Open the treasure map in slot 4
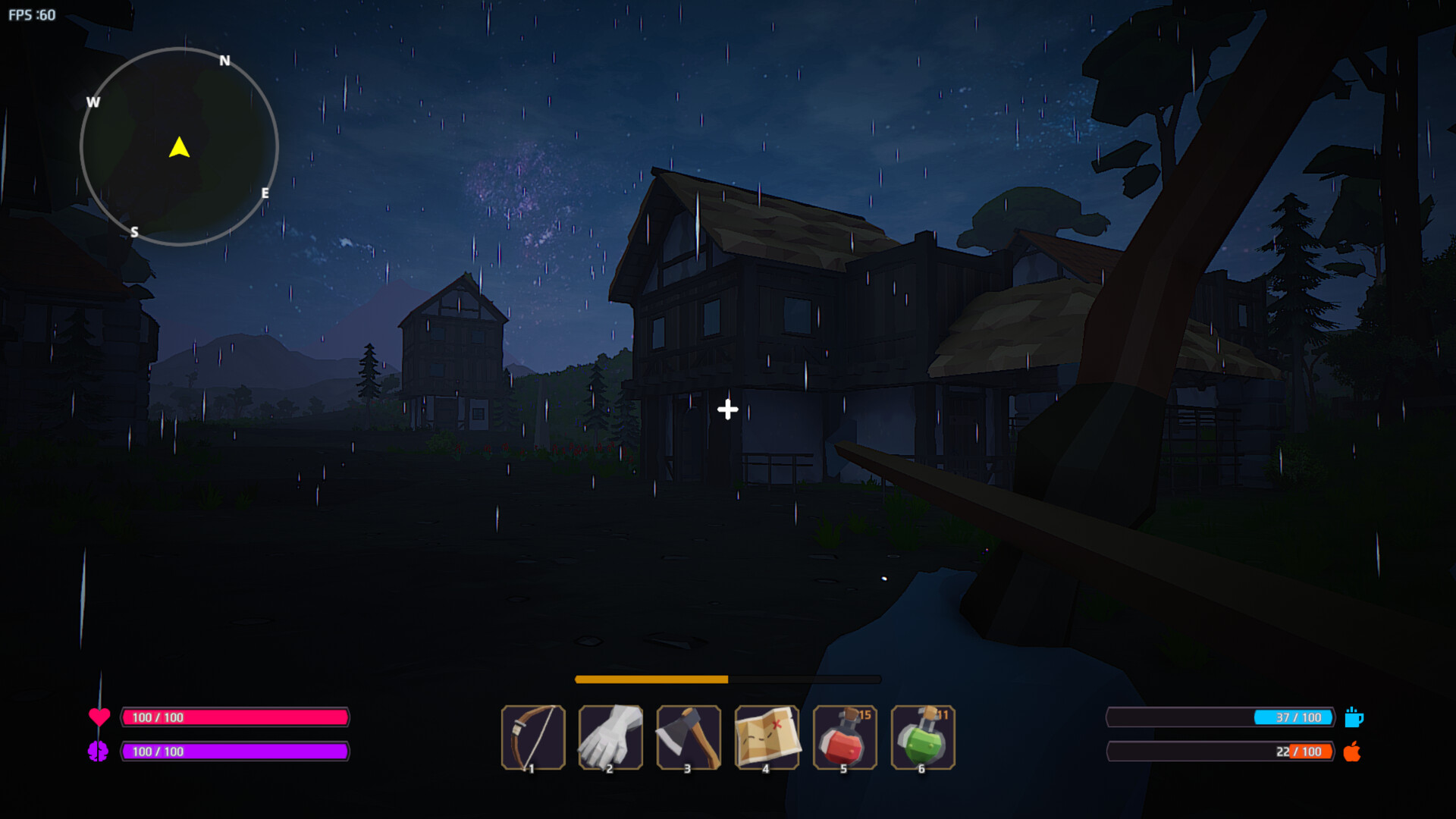The width and height of the screenshot is (1456, 819). coord(767,737)
